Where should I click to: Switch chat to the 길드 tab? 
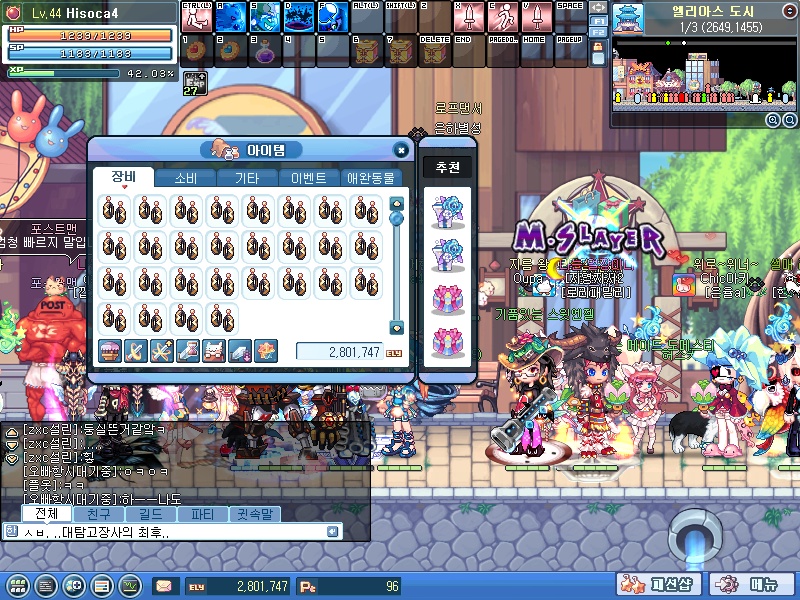(149, 514)
